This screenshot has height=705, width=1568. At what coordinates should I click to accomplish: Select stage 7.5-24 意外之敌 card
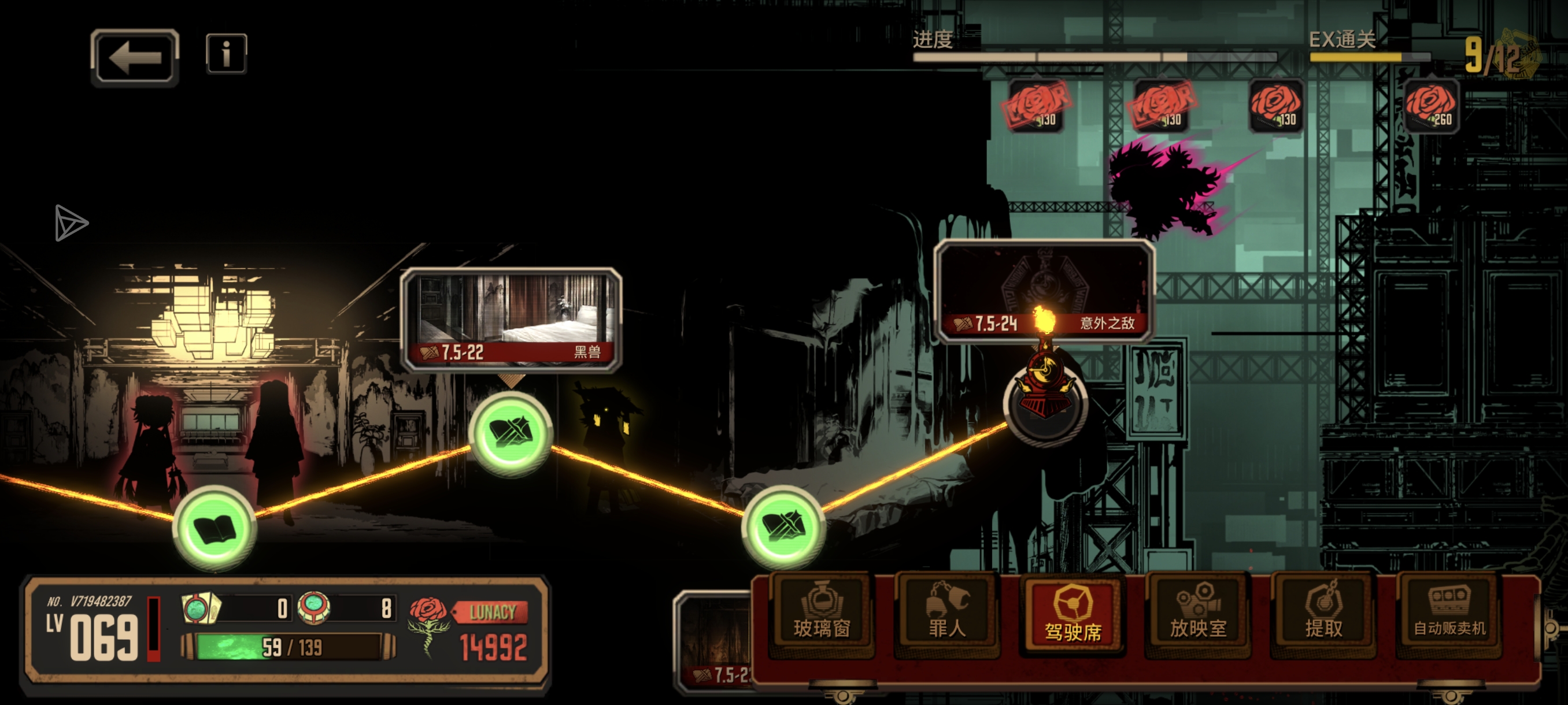[1044, 291]
